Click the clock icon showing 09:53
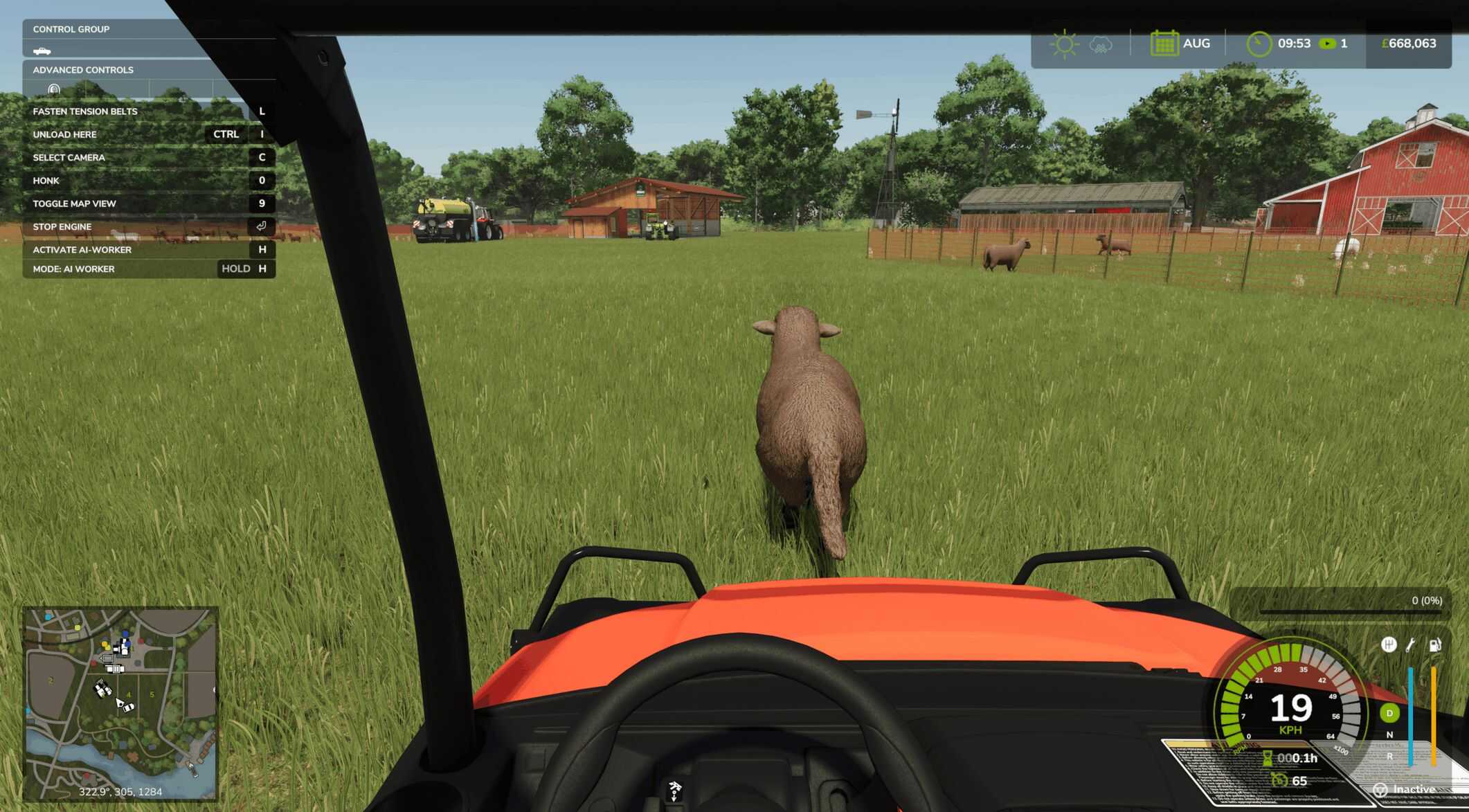This screenshot has height=812, width=1469. click(x=1259, y=43)
